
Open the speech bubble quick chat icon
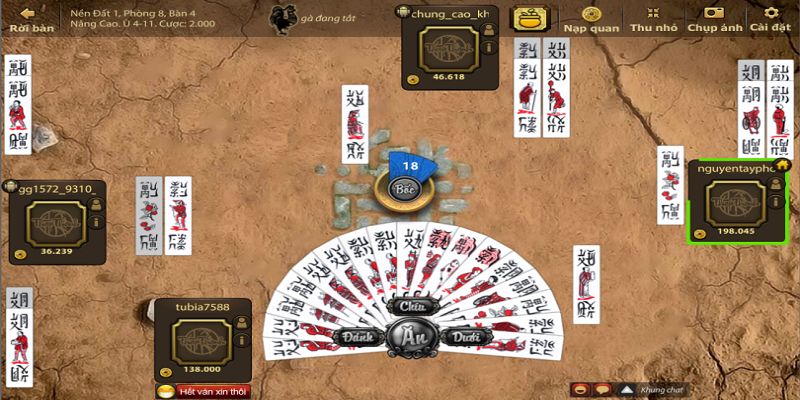click(603, 389)
